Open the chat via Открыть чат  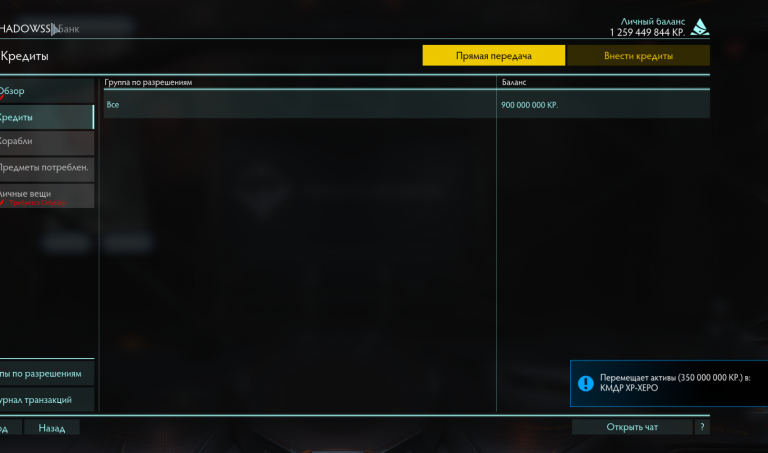click(632, 428)
